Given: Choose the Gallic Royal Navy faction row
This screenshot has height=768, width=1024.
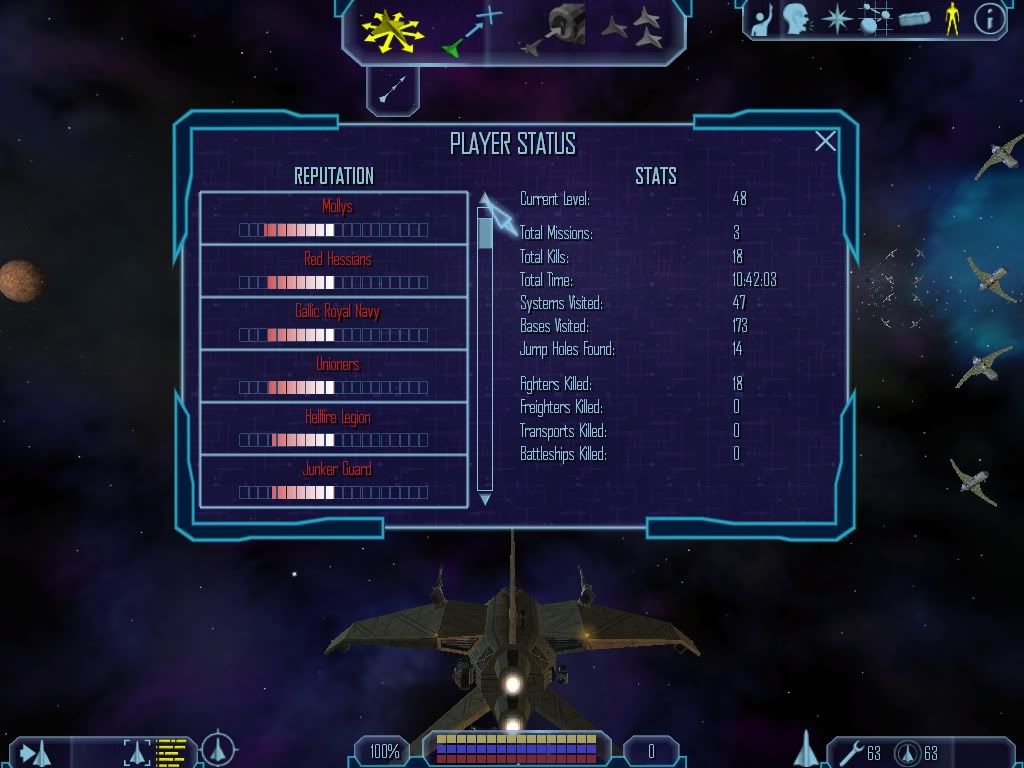Looking at the screenshot, I should pyautogui.click(x=334, y=322).
